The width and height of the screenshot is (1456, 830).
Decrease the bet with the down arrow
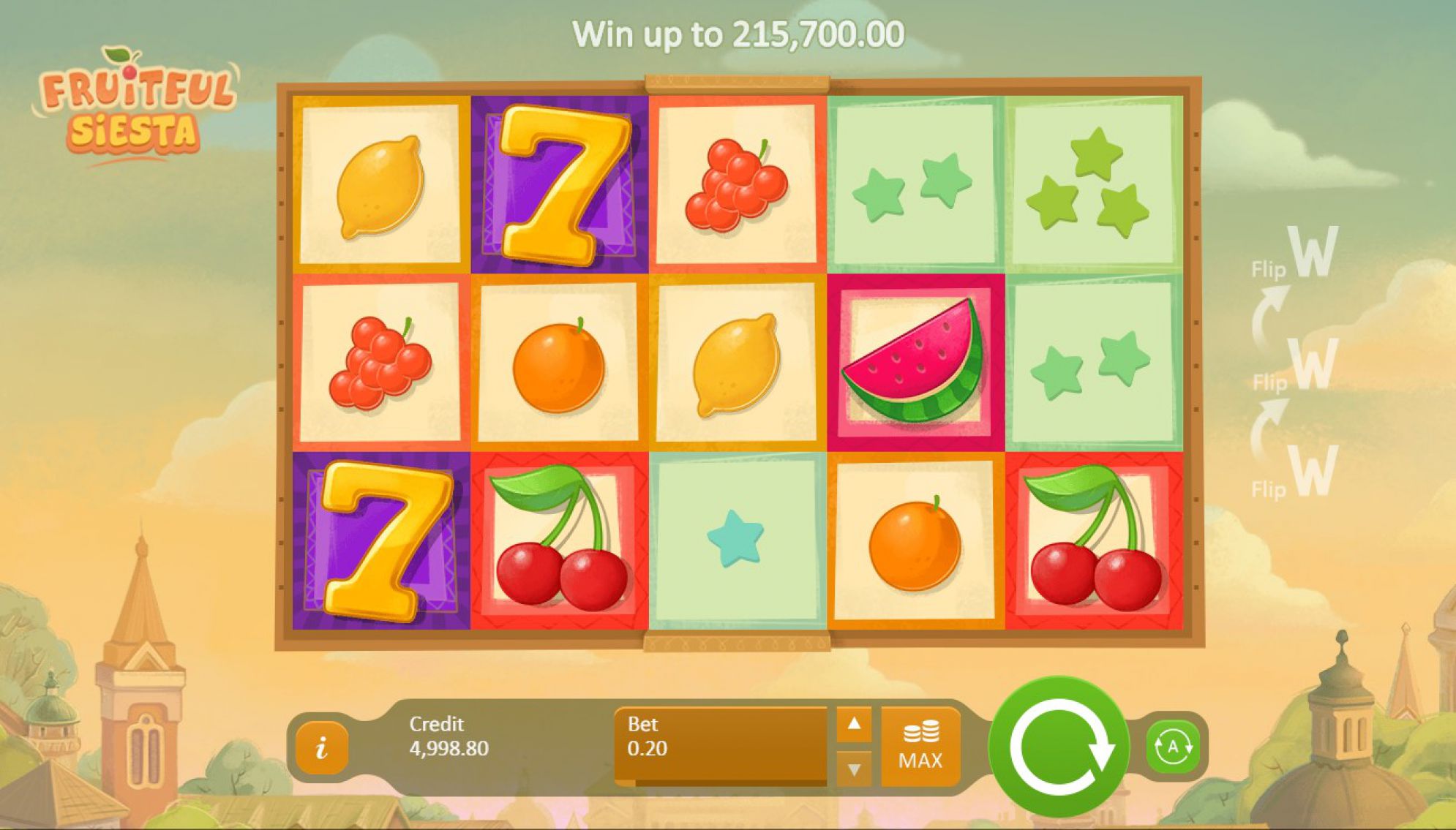854,769
